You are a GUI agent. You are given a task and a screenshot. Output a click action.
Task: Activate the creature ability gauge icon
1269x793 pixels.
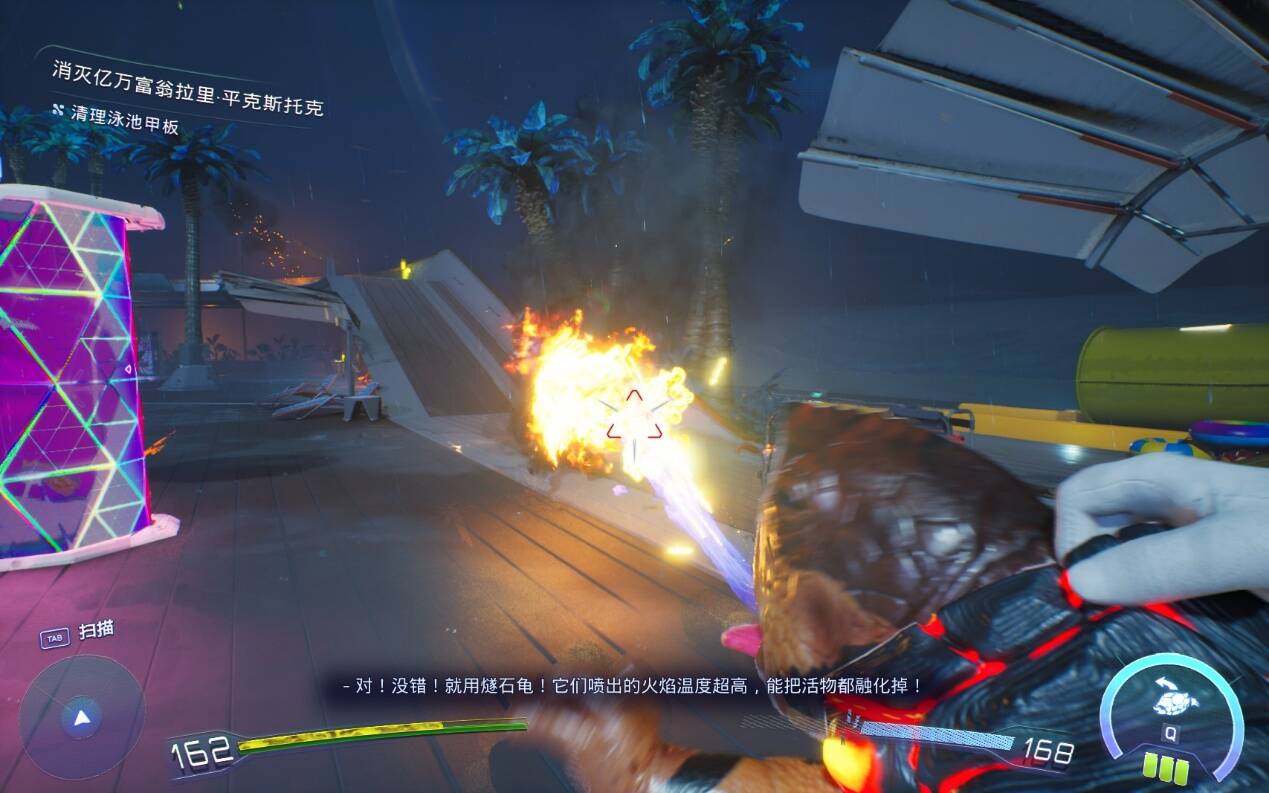[x=1175, y=701]
